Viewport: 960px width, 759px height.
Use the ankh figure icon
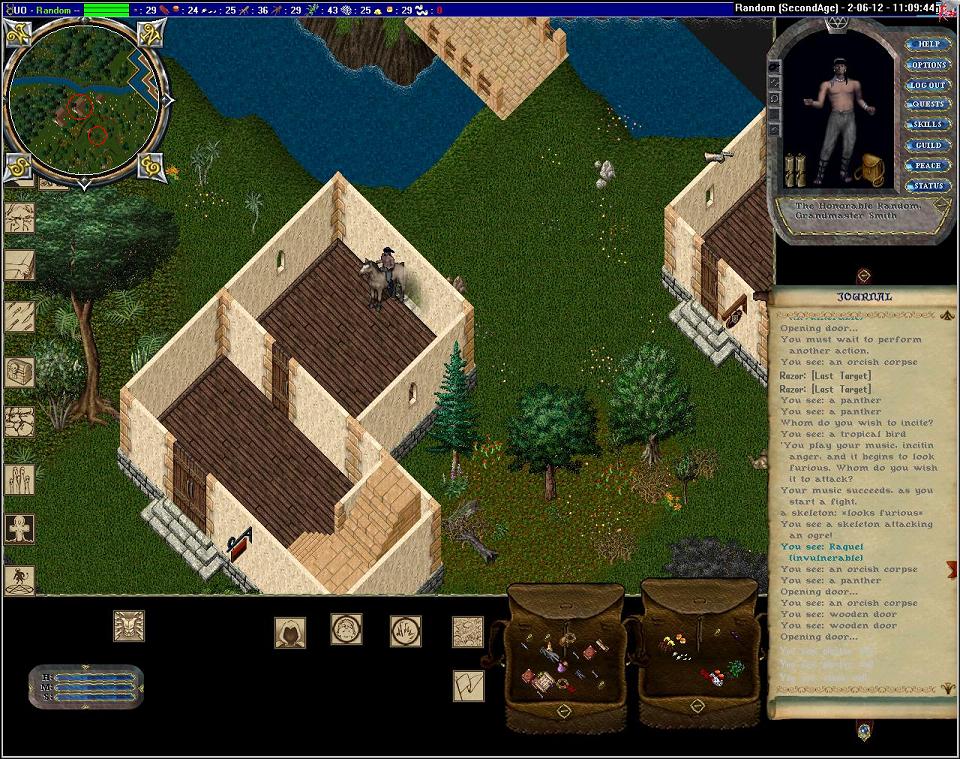point(19,528)
